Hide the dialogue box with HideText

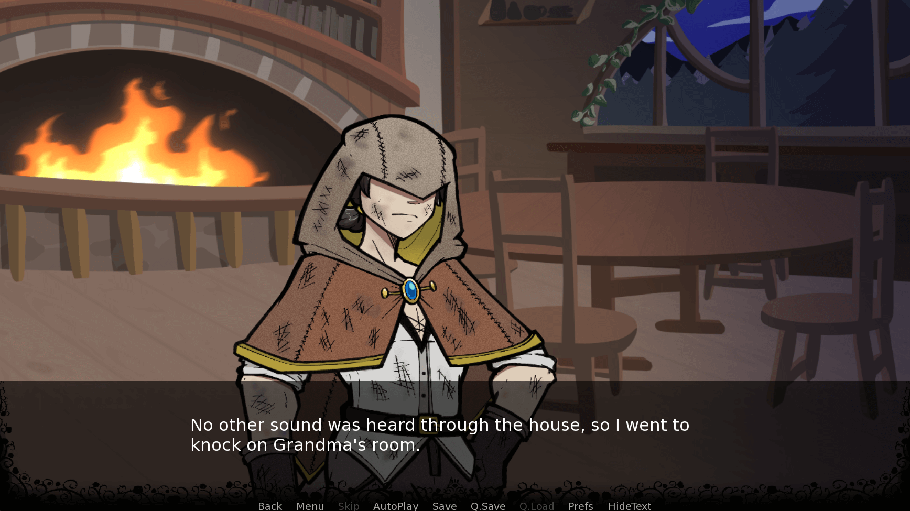[x=630, y=506]
